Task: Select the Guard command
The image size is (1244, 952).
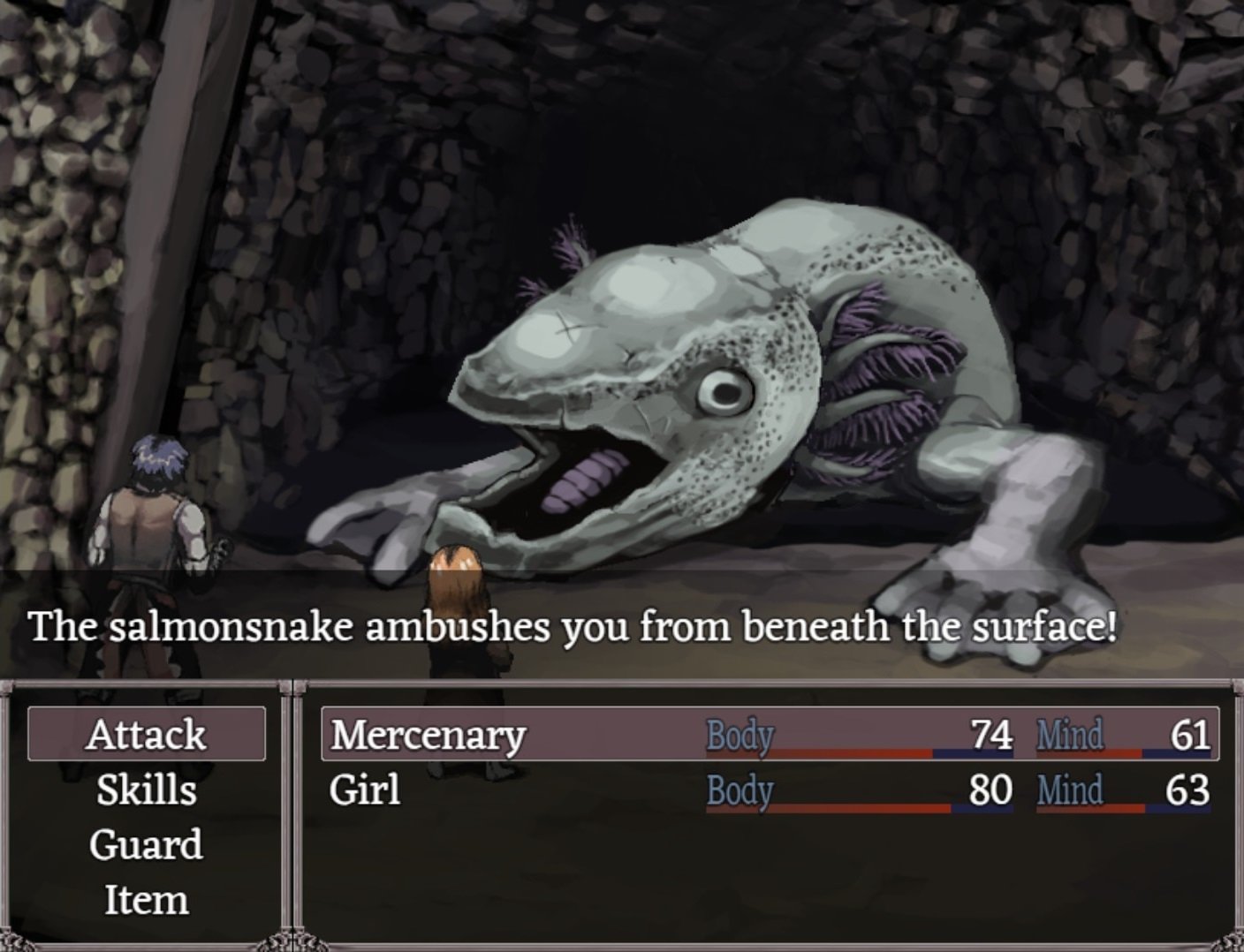Action: (147, 844)
